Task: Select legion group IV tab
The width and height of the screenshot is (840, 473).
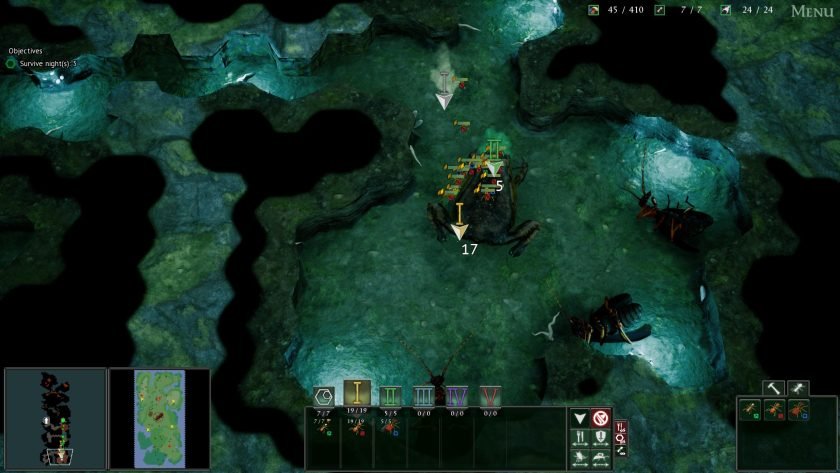Action: click(456, 395)
